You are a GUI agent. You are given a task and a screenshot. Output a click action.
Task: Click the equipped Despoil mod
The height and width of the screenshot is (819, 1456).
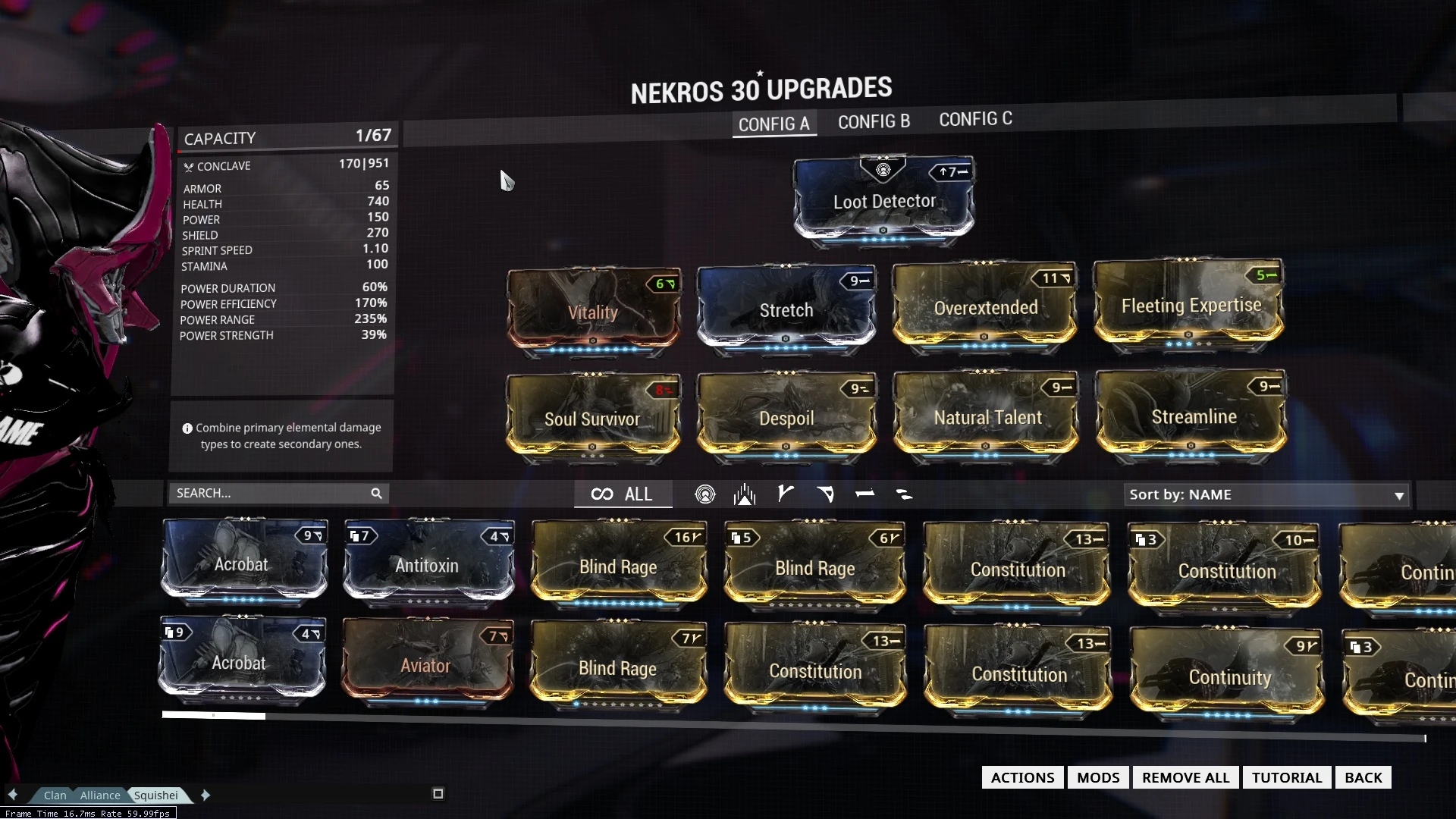[x=786, y=418]
